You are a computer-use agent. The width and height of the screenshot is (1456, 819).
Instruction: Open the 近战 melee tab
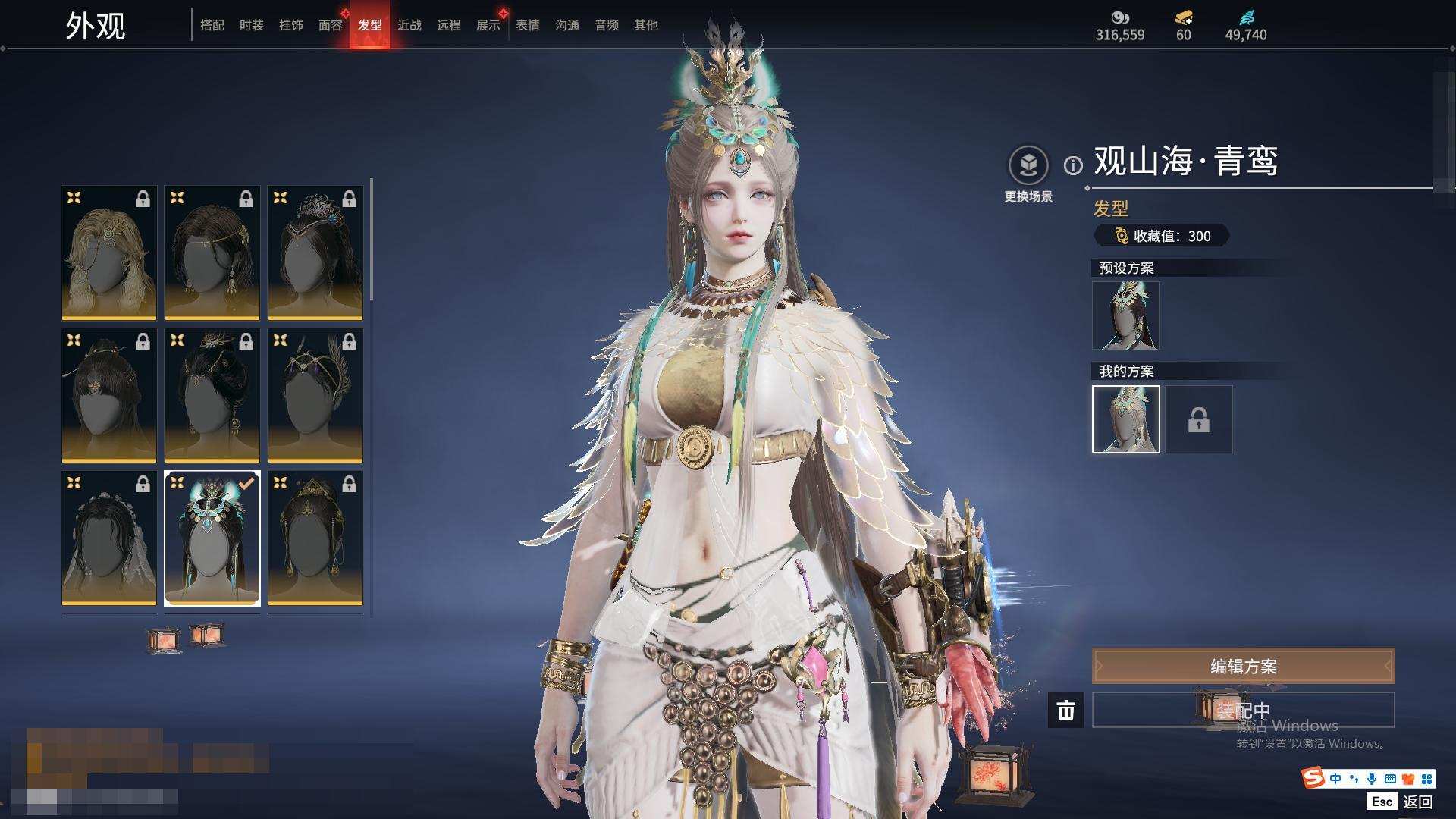409,25
